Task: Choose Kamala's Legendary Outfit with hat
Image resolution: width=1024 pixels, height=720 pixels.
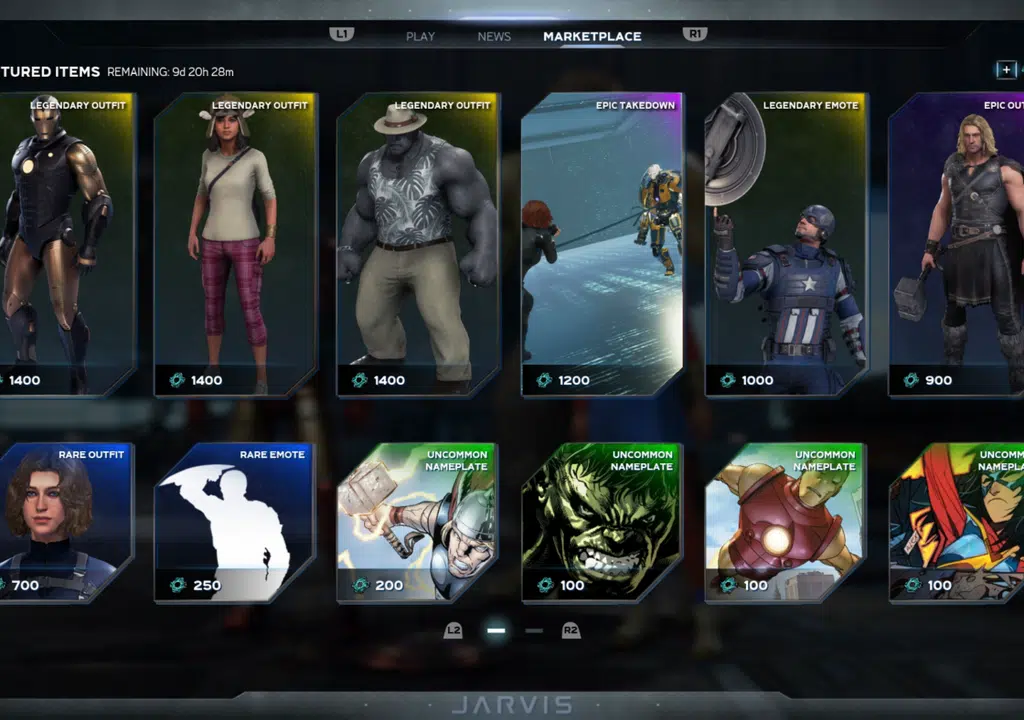Action: coord(236,245)
